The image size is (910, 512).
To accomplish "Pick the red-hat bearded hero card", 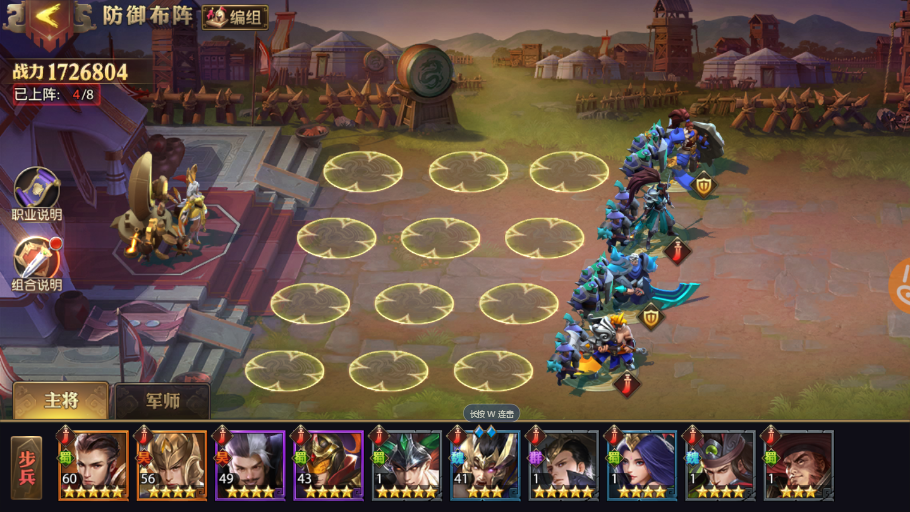I will 798,465.
